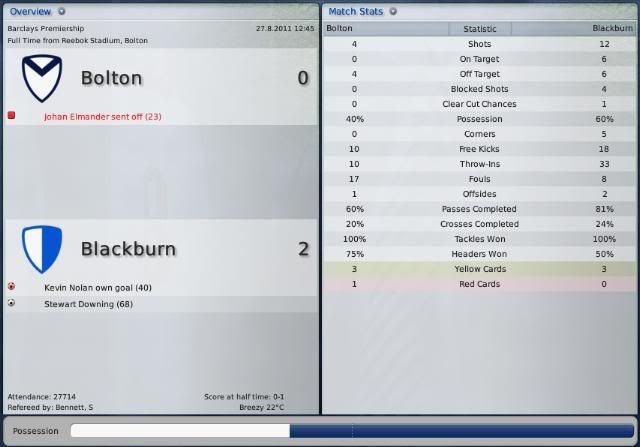Click the Blackburn club badge
Viewport: 640px width, 447px height.
[x=41, y=248]
